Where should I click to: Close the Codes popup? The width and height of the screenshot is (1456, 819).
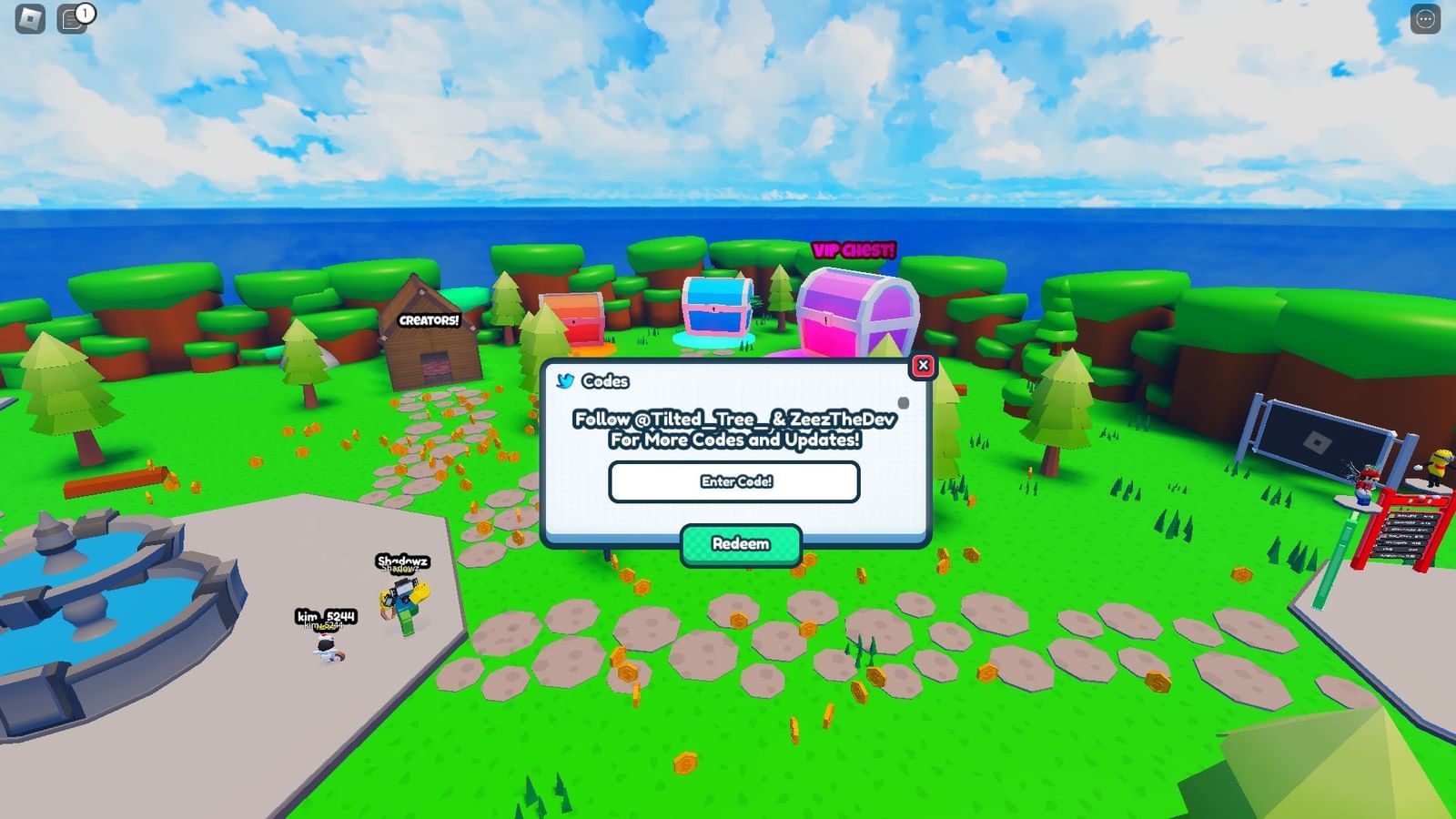(x=925, y=365)
